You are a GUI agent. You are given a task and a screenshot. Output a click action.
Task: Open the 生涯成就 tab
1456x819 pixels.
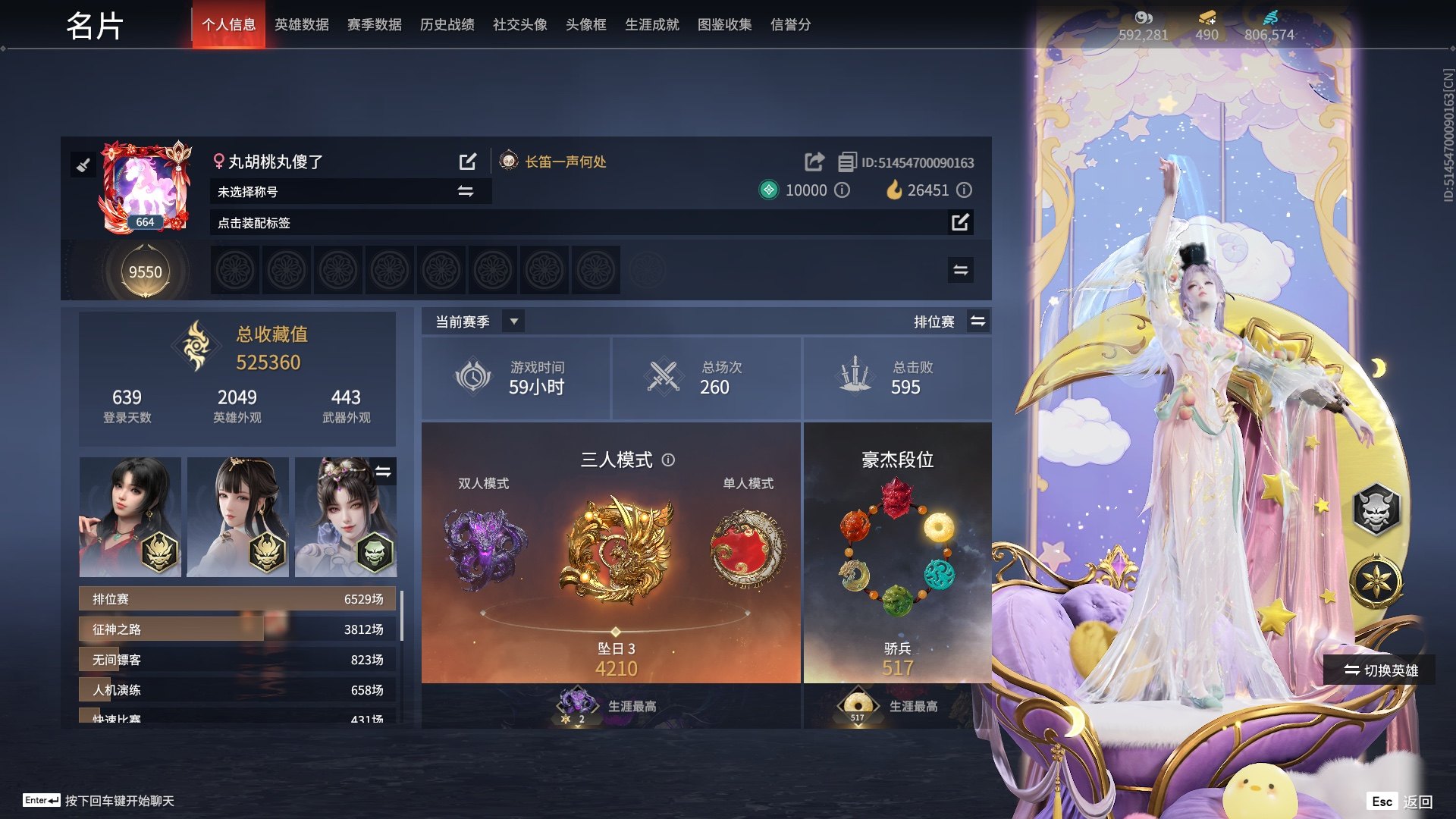(x=651, y=24)
